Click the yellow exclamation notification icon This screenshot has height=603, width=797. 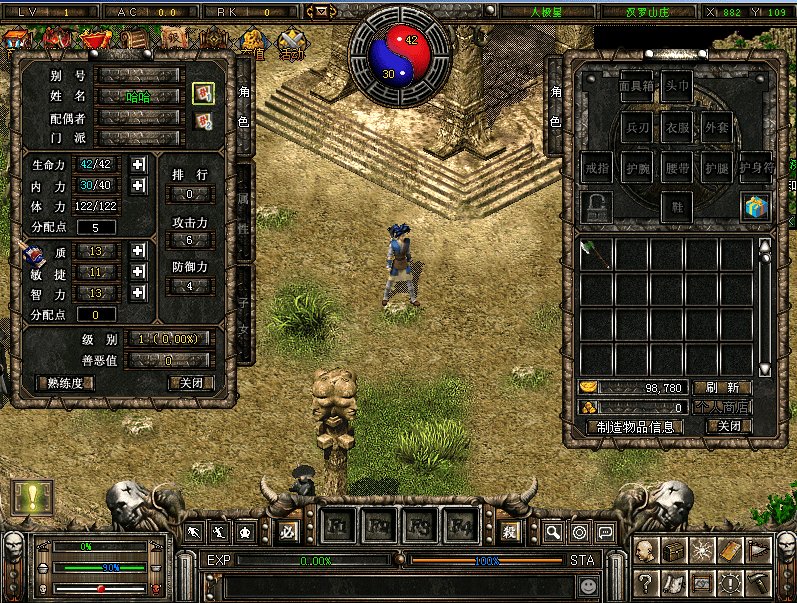31,497
